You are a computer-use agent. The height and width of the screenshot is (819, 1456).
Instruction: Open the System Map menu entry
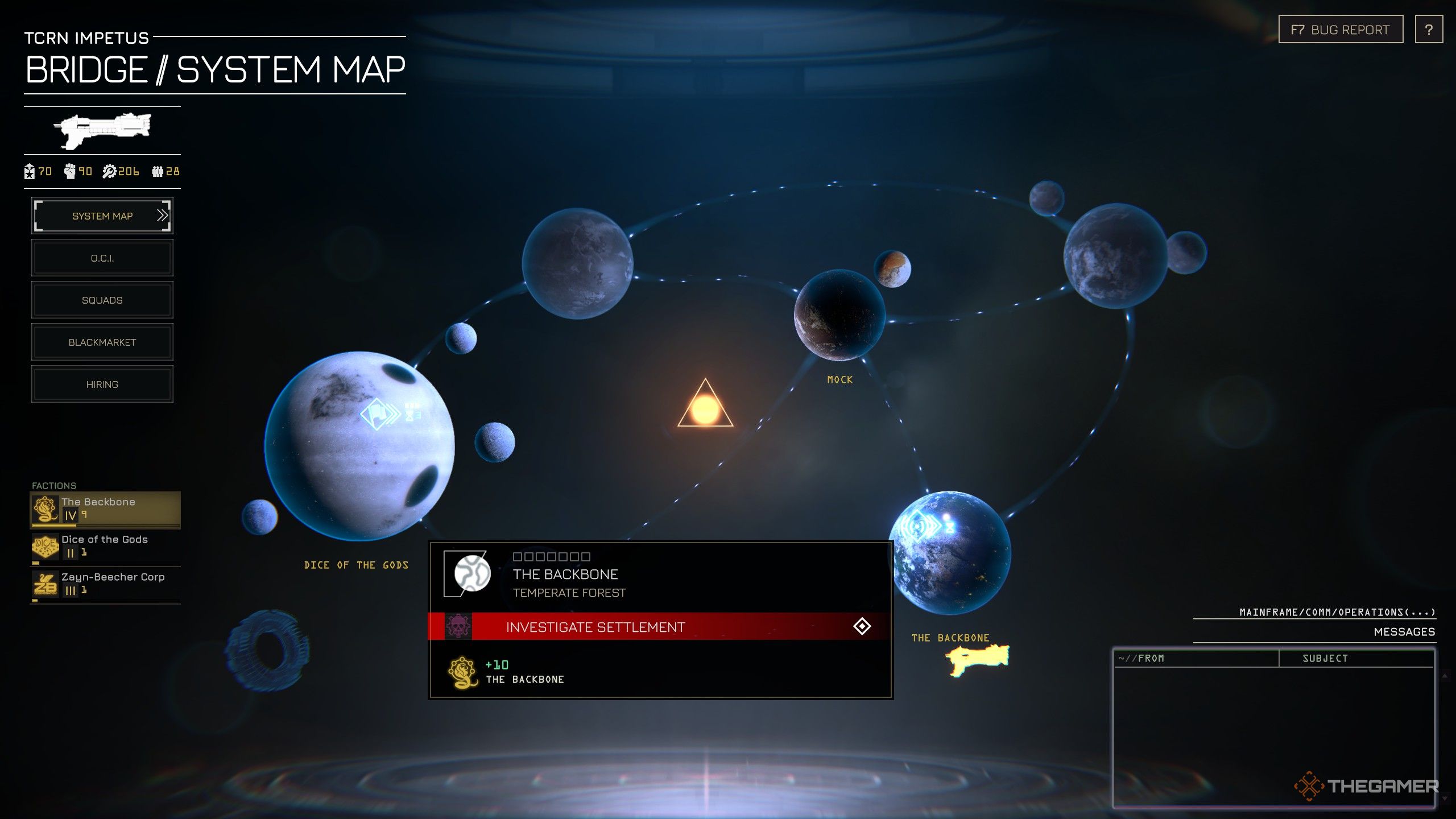coord(102,216)
